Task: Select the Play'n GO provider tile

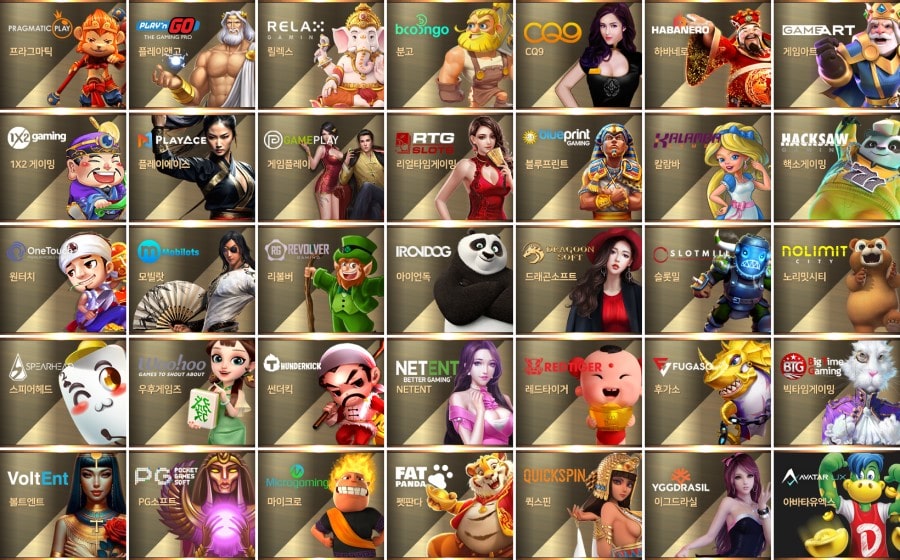Action: click(x=192, y=55)
